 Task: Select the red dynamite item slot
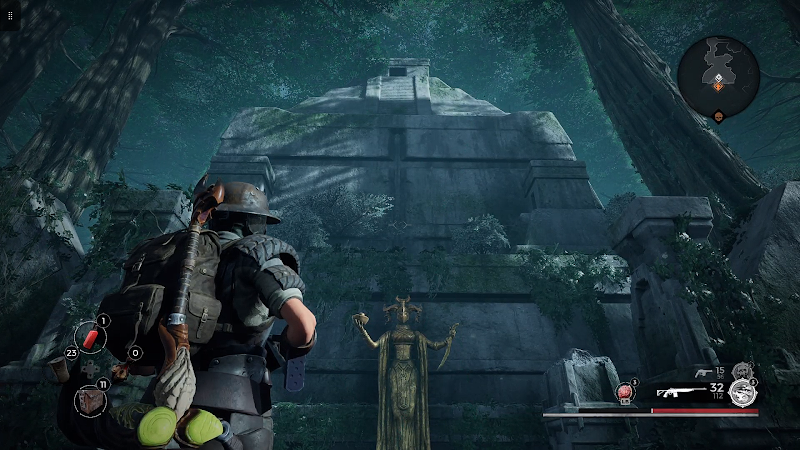(90, 338)
